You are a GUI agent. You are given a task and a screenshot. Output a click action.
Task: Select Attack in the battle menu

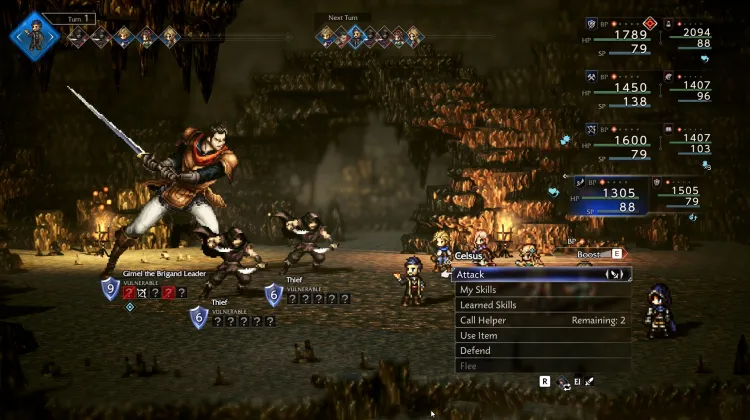coord(541,274)
